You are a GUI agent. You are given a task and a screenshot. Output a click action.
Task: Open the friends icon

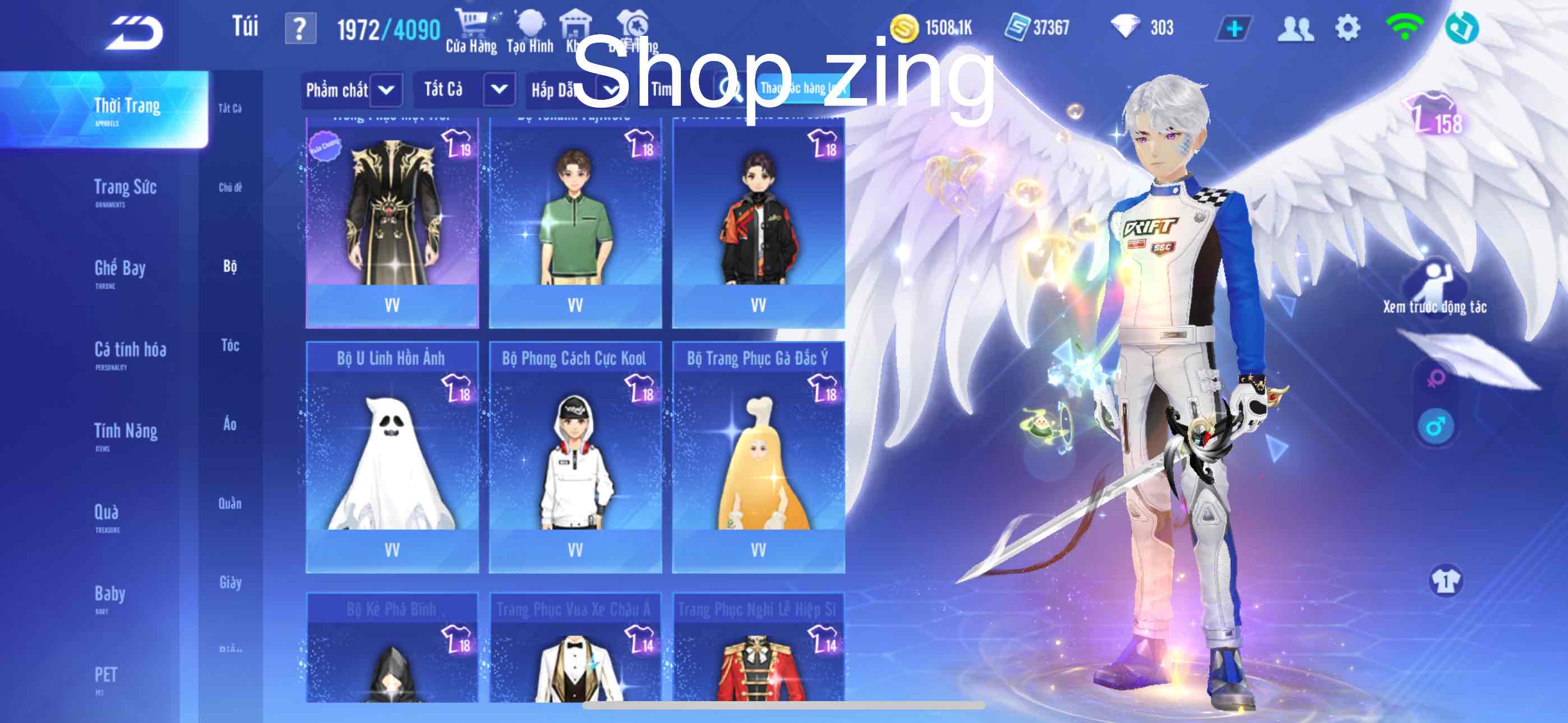click(1295, 29)
